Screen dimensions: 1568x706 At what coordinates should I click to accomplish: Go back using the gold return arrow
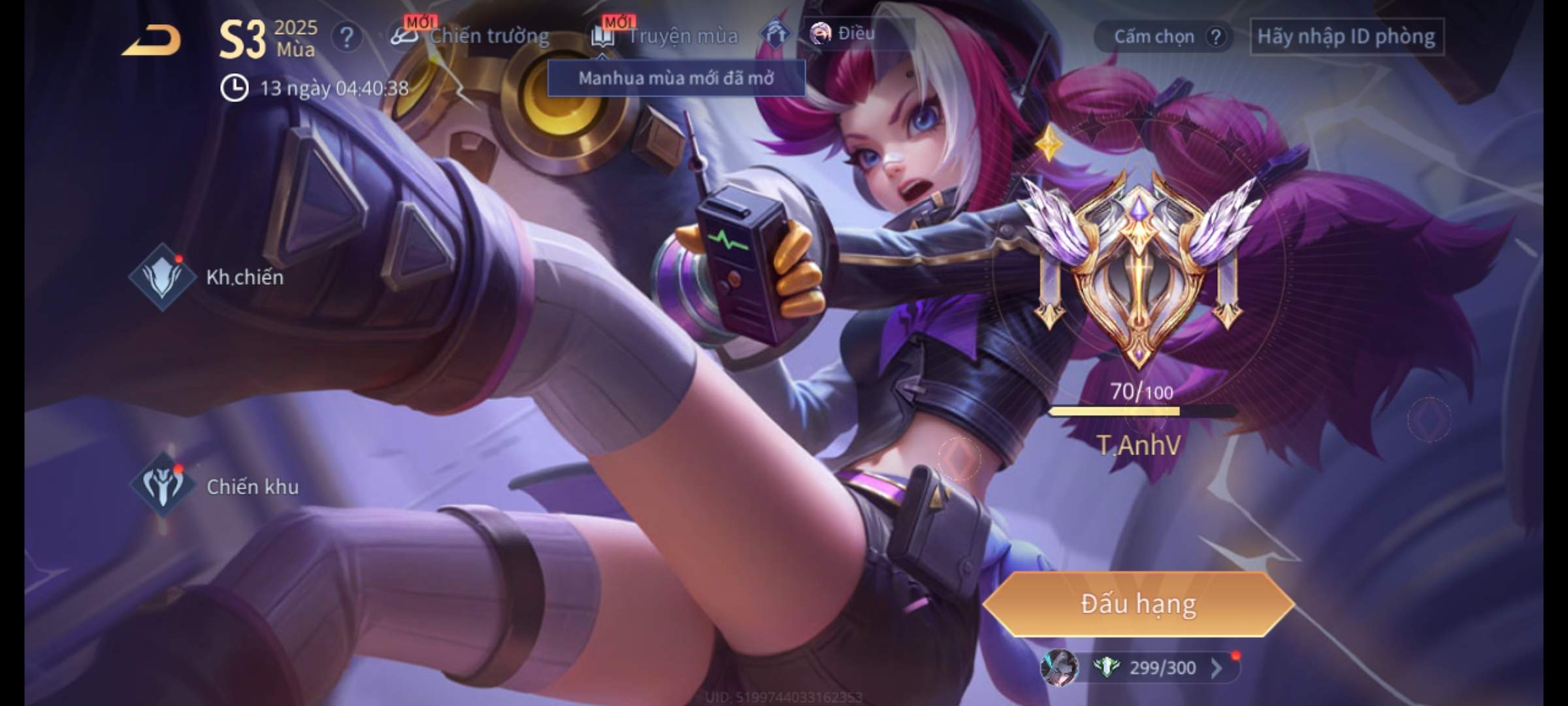point(152,41)
